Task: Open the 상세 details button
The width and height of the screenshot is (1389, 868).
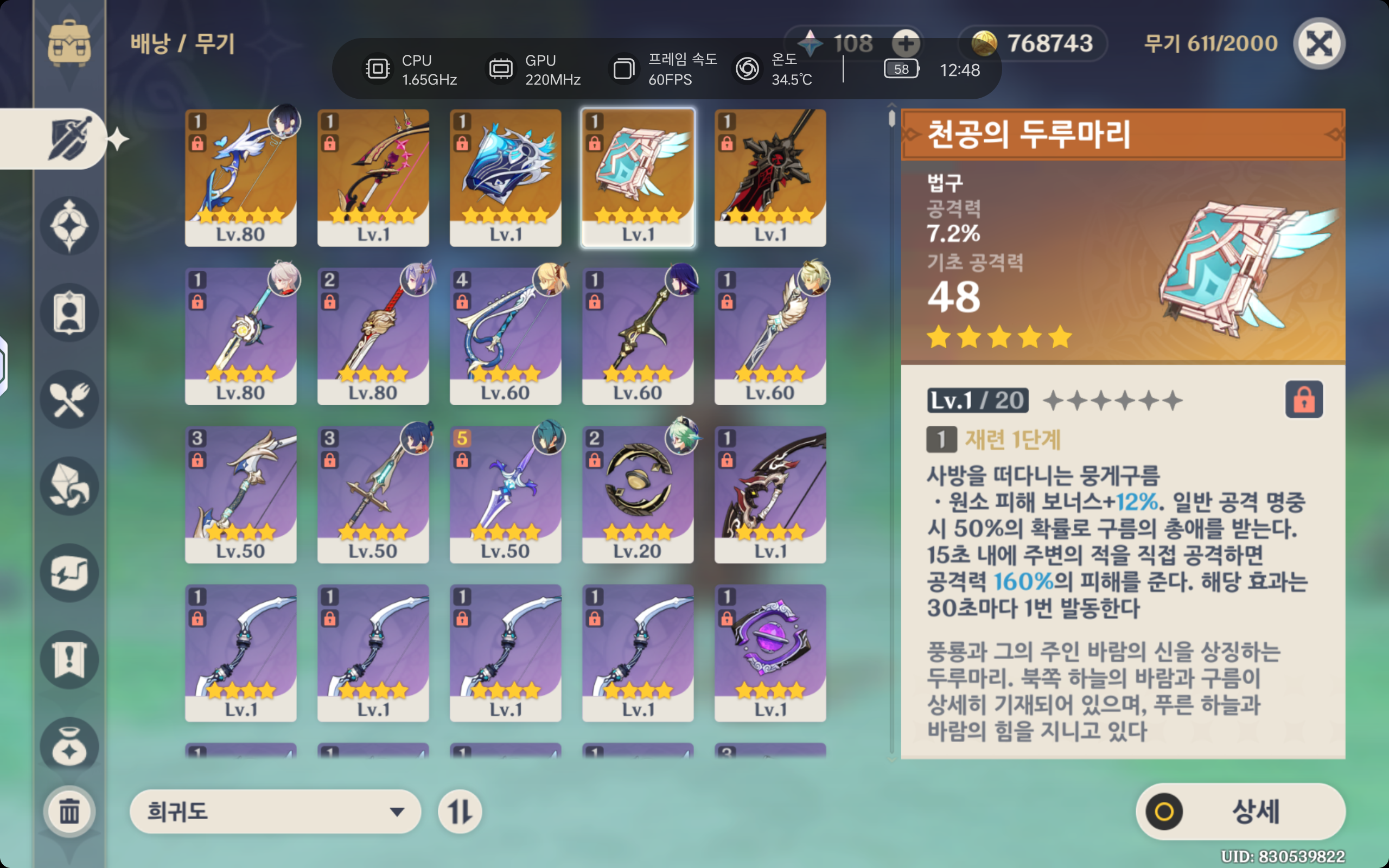Action: [1240, 811]
